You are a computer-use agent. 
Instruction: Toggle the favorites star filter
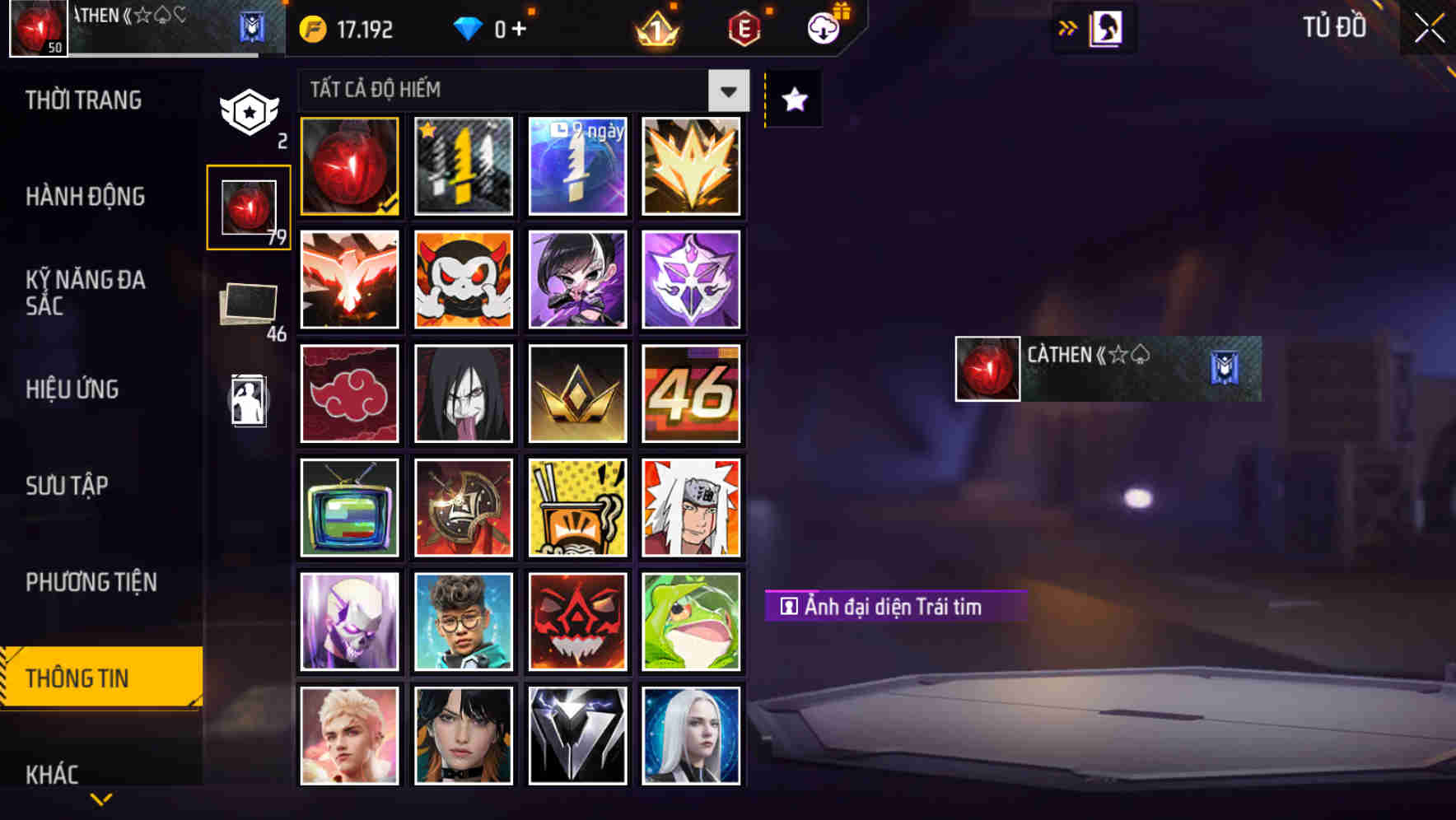click(793, 100)
